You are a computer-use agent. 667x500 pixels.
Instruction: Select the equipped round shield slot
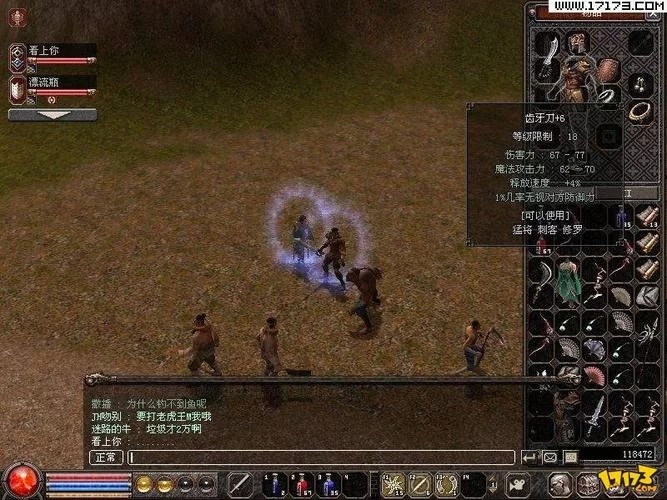[x=608, y=68]
